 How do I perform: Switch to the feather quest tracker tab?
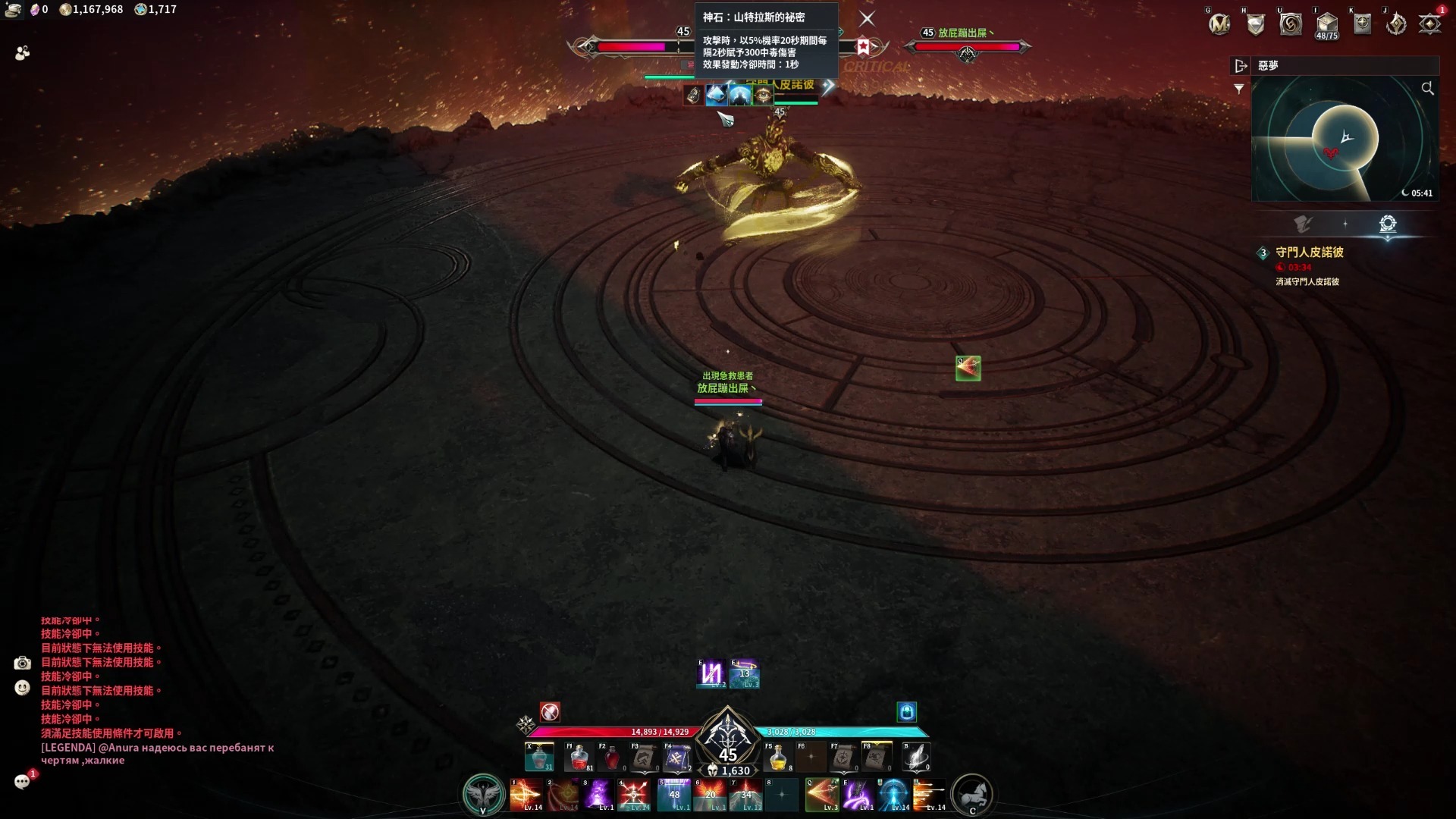[1303, 224]
